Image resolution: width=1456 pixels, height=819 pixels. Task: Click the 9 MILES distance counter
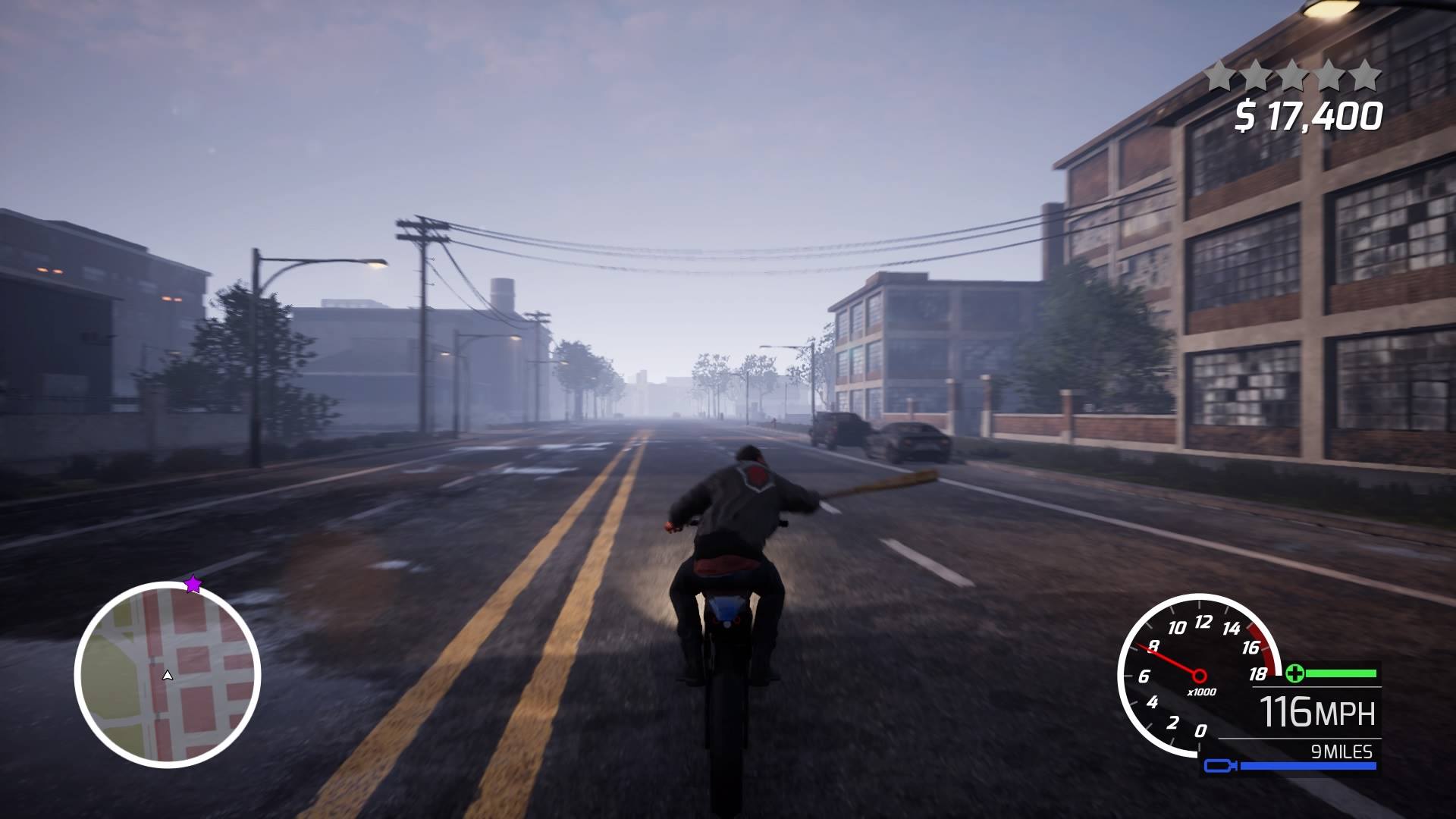pyautogui.click(x=1341, y=751)
